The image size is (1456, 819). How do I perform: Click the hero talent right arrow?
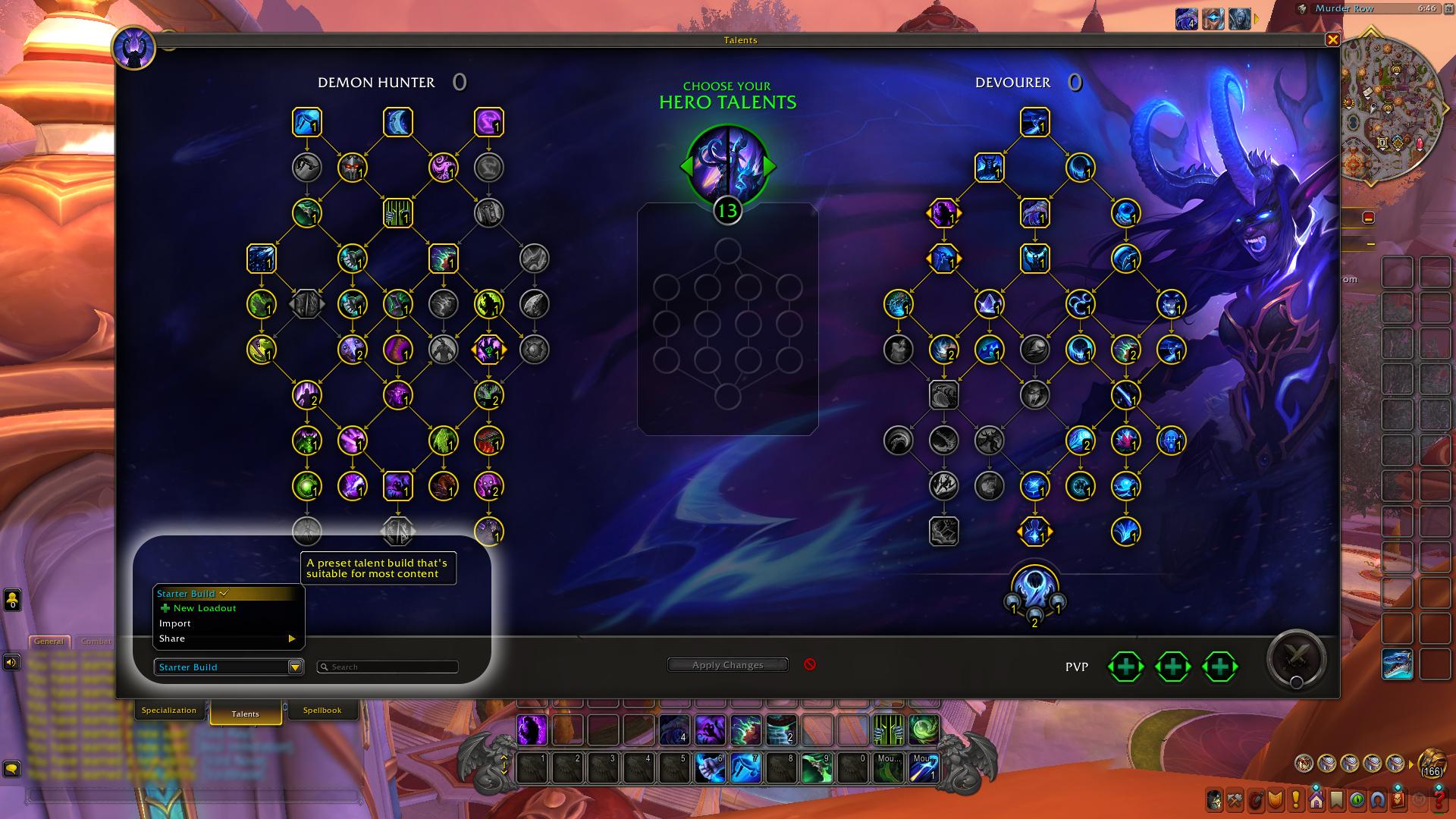(x=771, y=166)
